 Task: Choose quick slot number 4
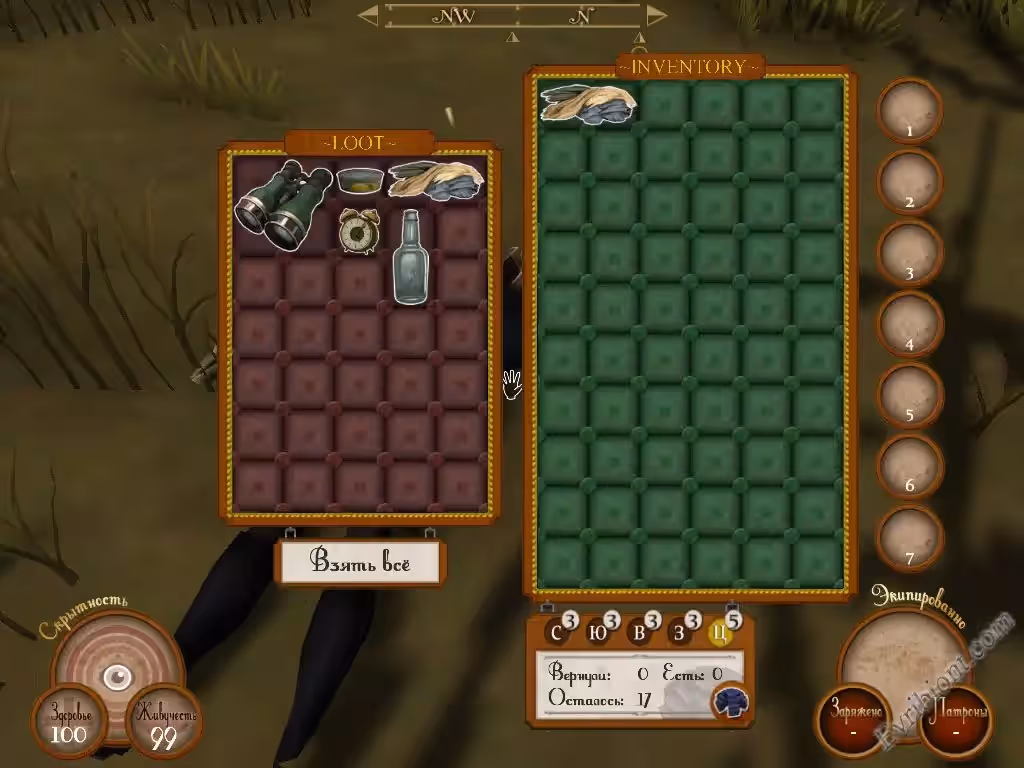click(909, 326)
